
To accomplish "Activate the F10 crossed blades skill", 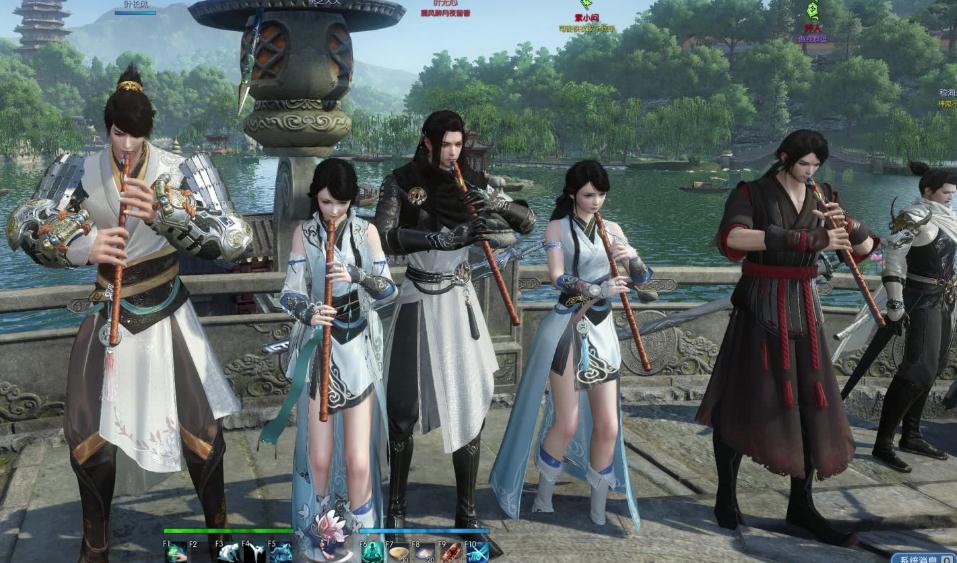I will [x=477, y=552].
